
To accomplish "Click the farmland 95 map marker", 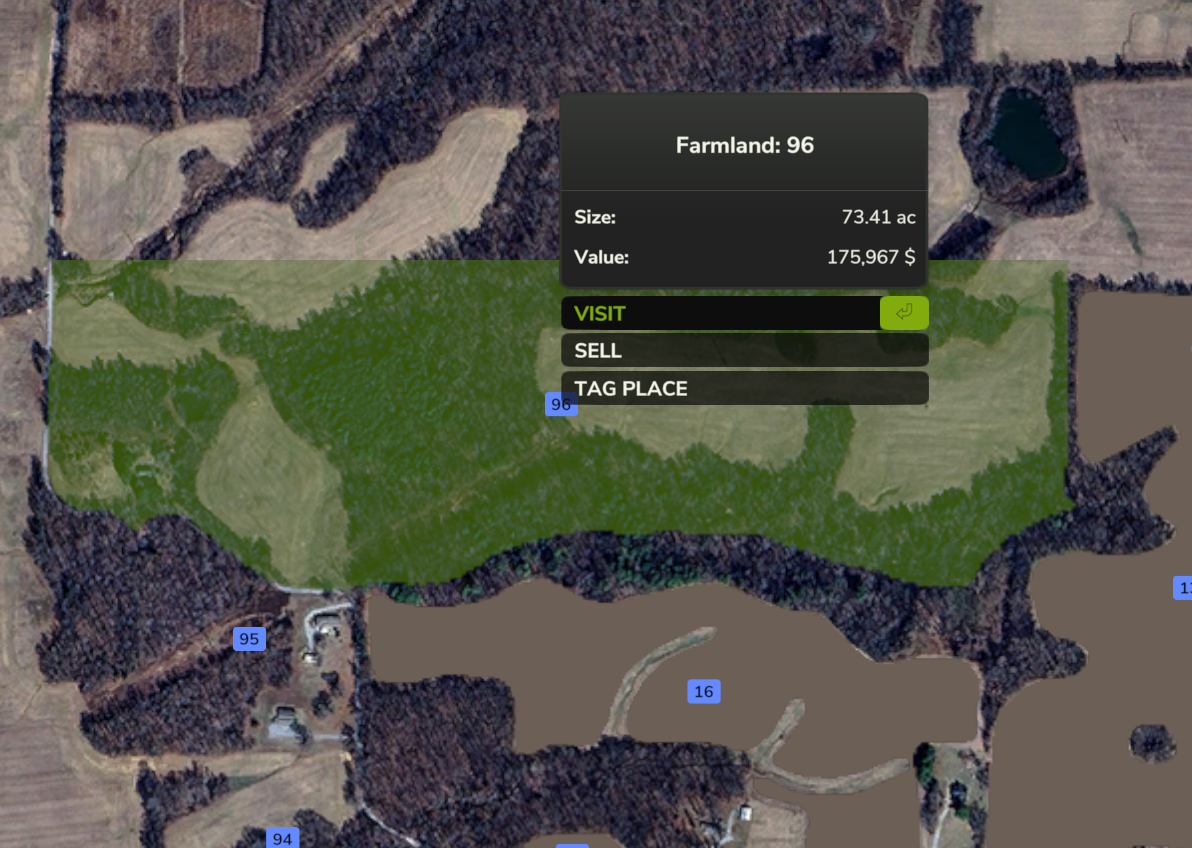I will pyautogui.click(x=249, y=639).
